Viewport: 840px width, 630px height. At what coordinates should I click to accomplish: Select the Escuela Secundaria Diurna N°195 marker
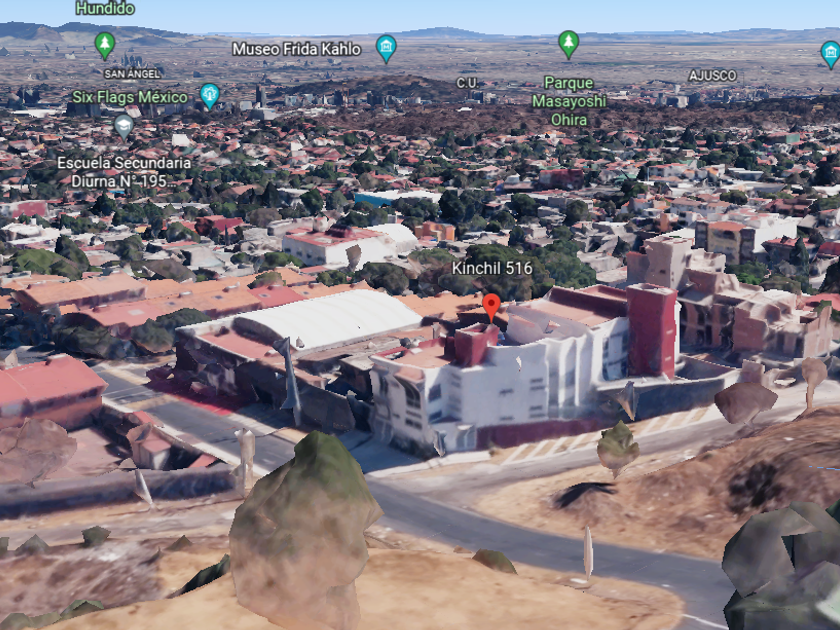pos(123,126)
